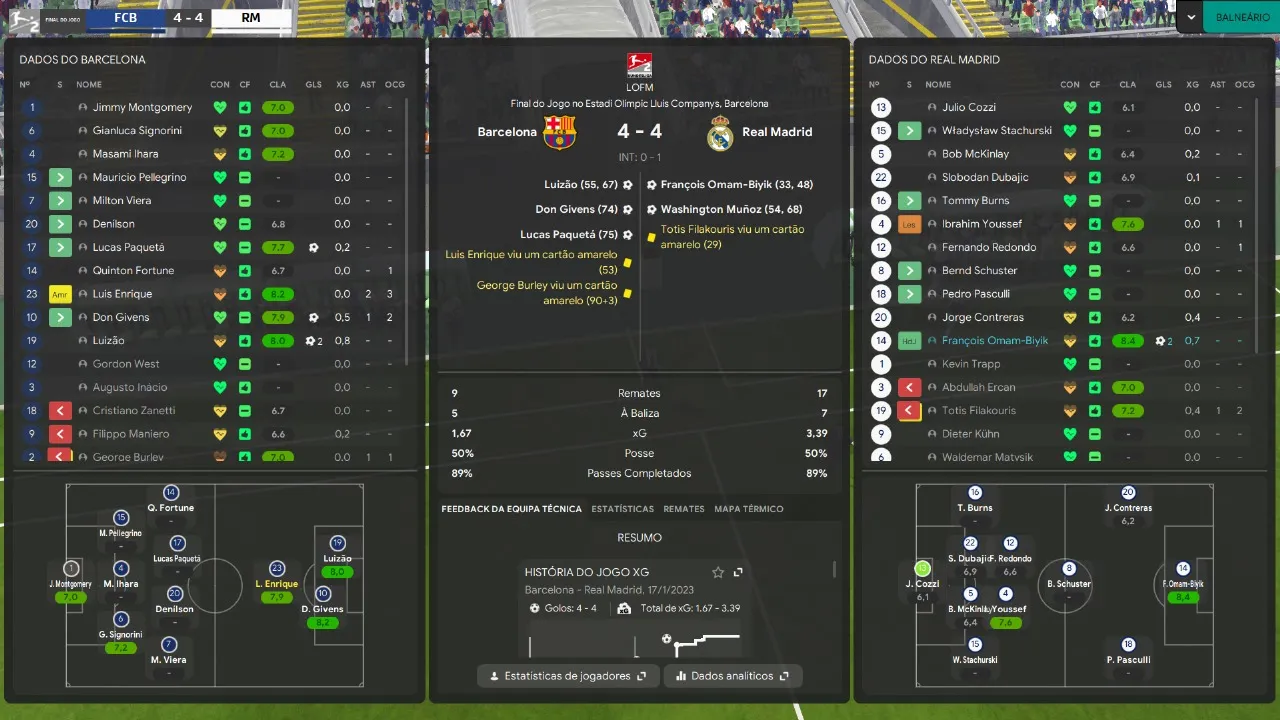Choose Julio Cozzi in Real Madrid list
The width and height of the screenshot is (1280, 720).
click(x=968, y=107)
